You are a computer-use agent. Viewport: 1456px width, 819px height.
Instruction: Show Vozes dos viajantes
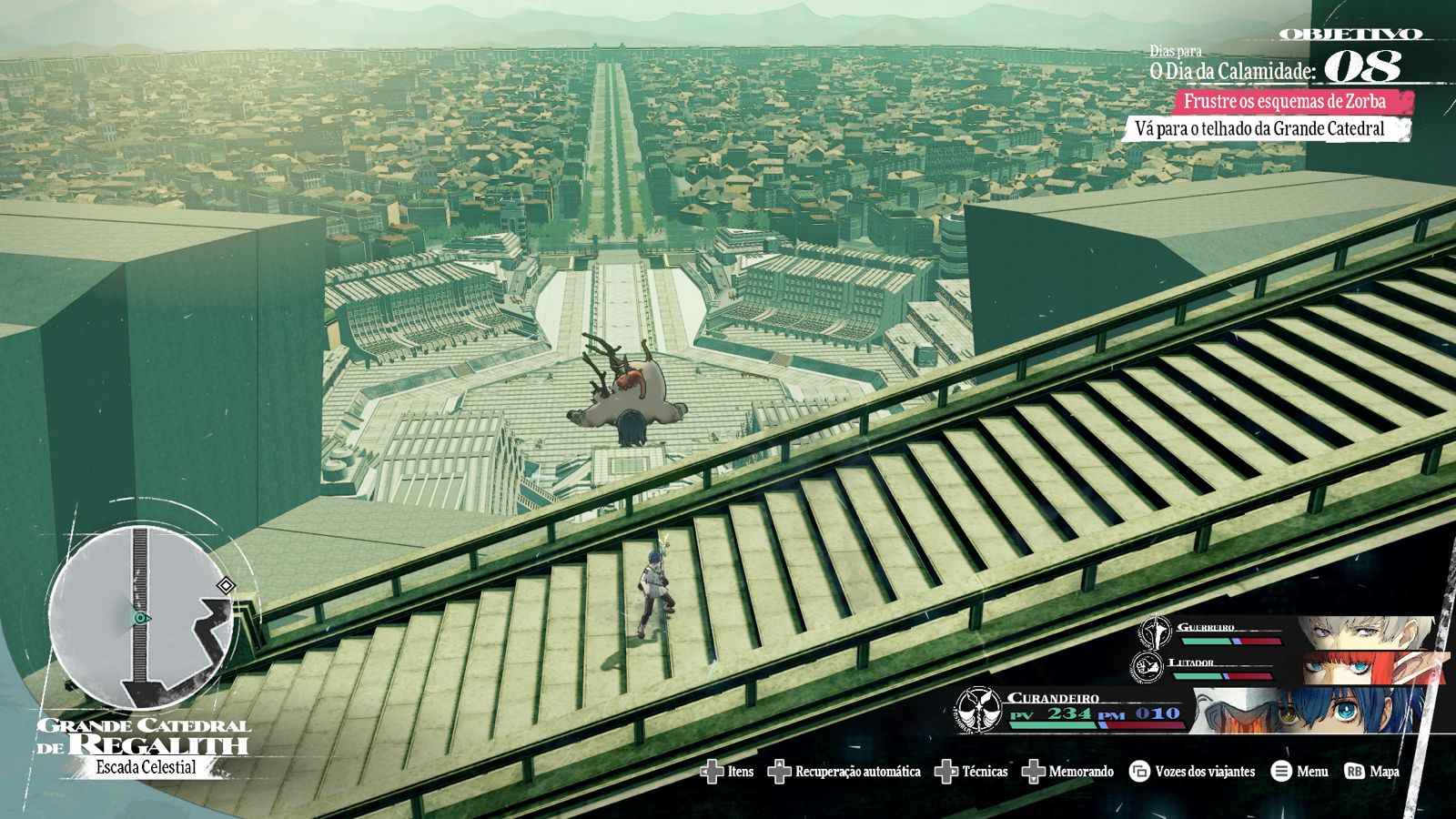pyautogui.click(x=1192, y=772)
